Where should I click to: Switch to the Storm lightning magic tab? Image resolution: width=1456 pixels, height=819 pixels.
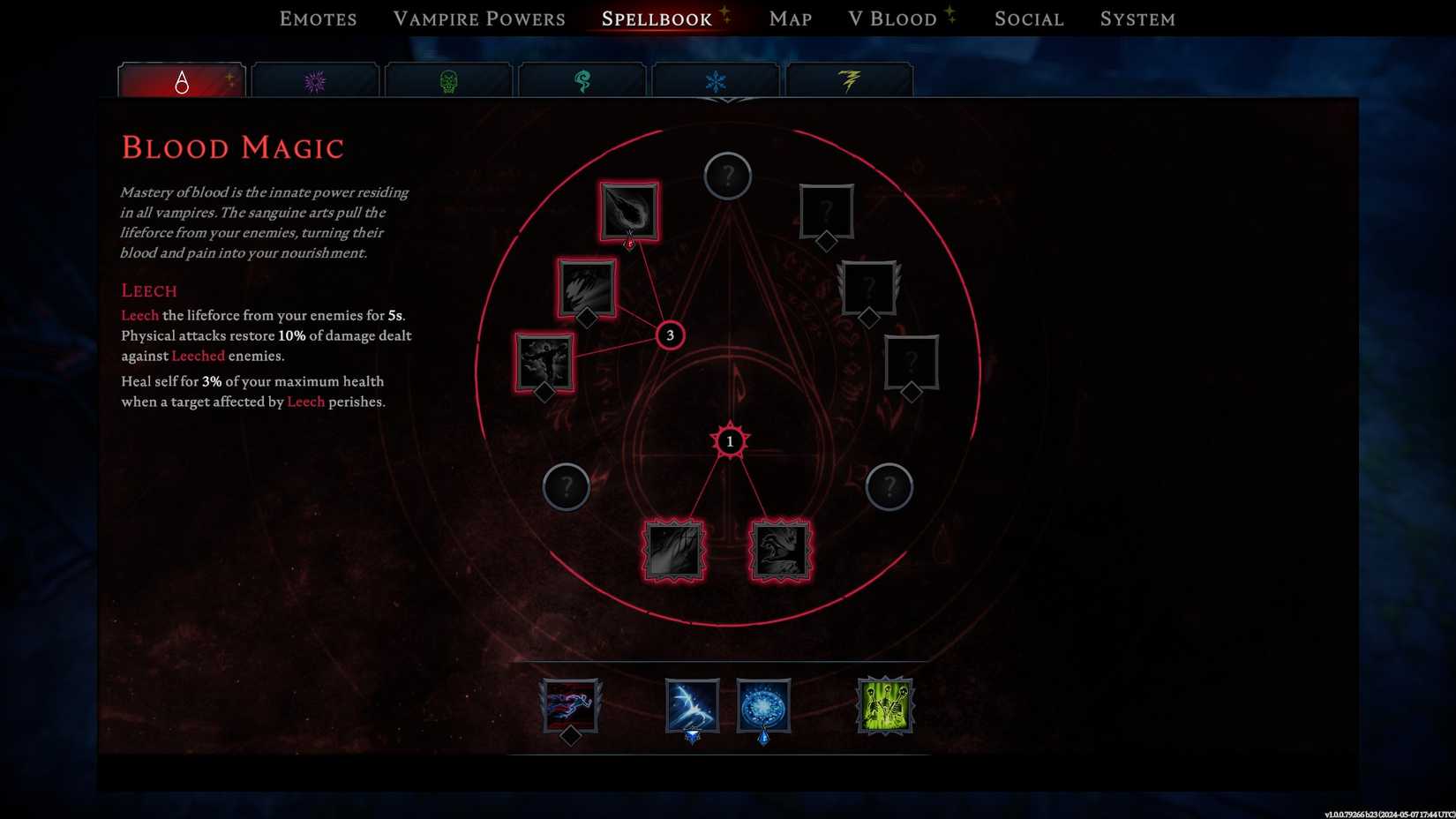coord(850,79)
